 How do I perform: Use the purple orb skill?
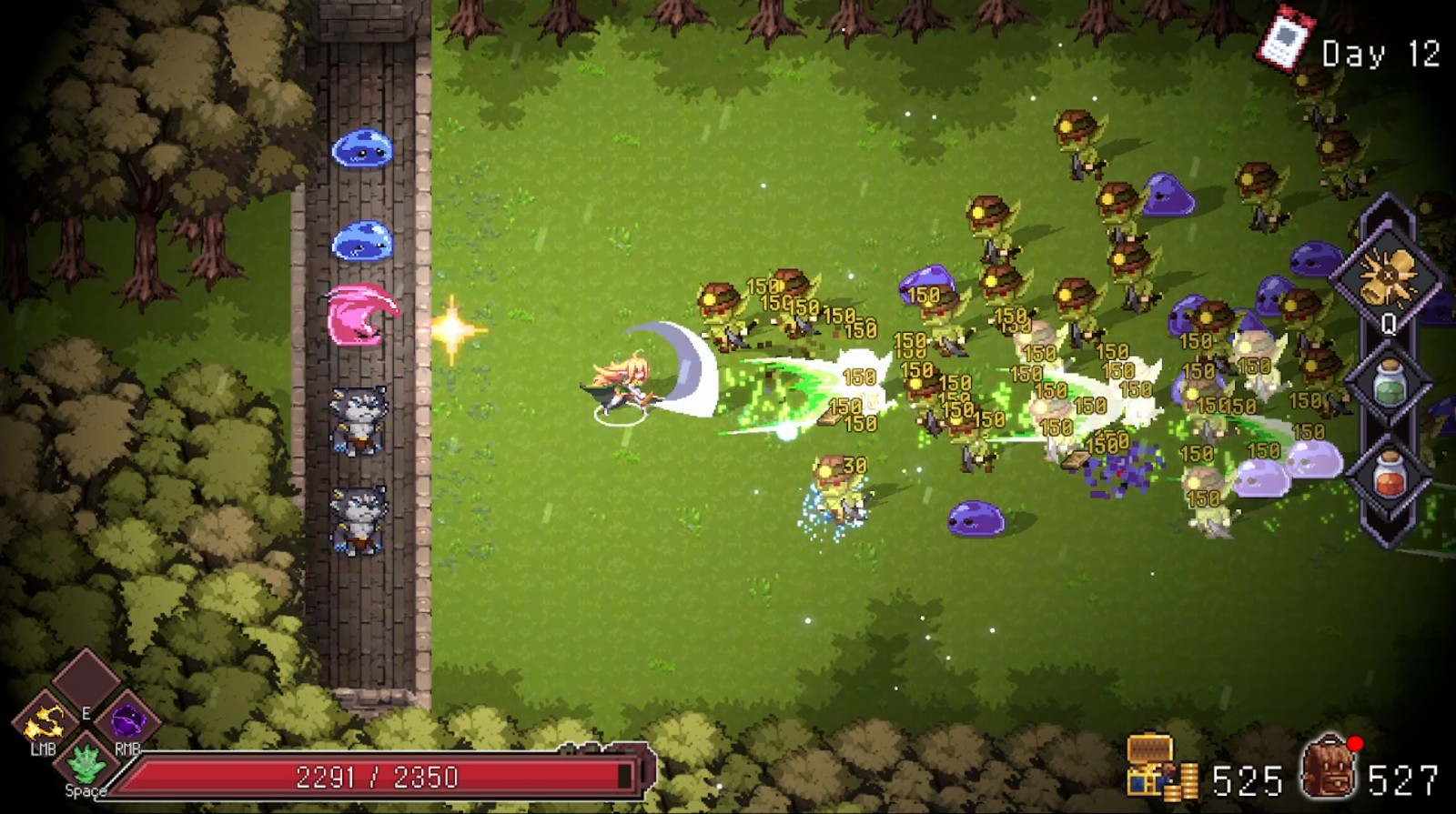click(x=127, y=723)
